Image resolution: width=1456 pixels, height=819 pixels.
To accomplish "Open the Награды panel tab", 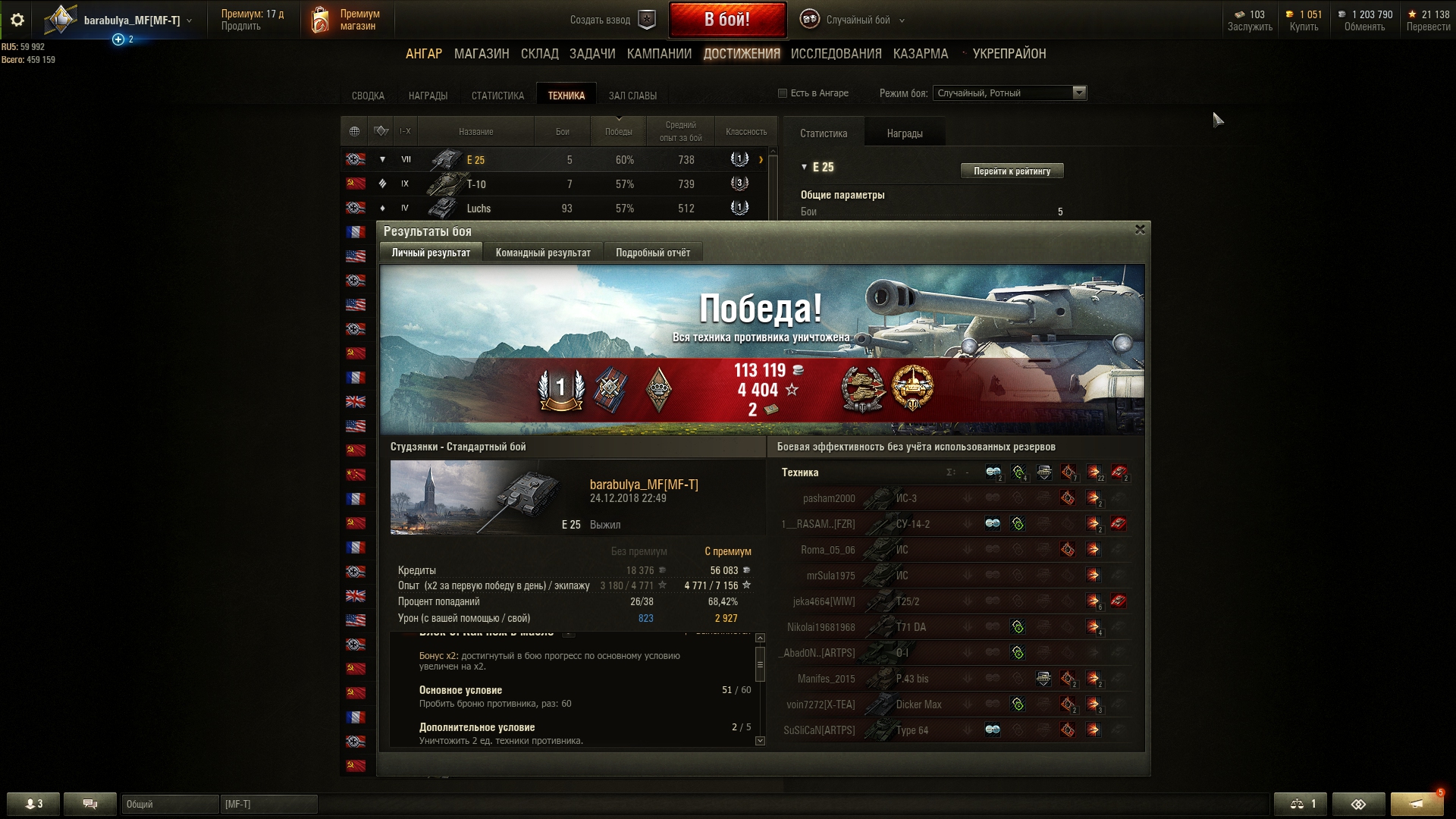I will 905,133.
